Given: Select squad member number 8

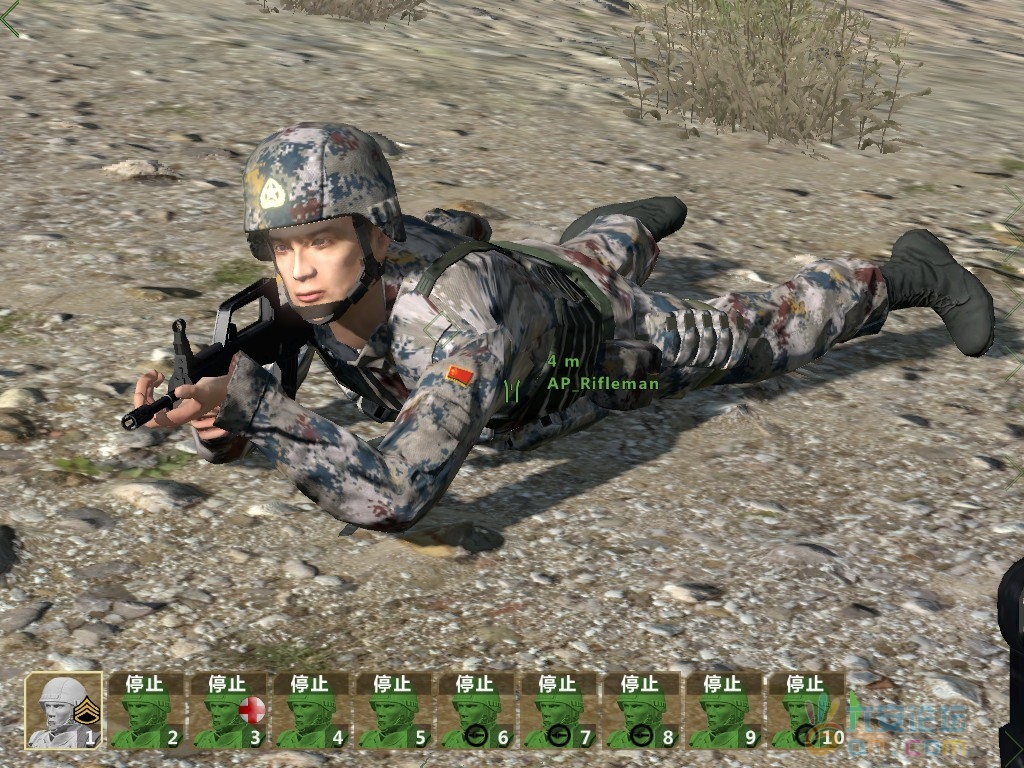Looking at the screenshot, I should 641,711.
